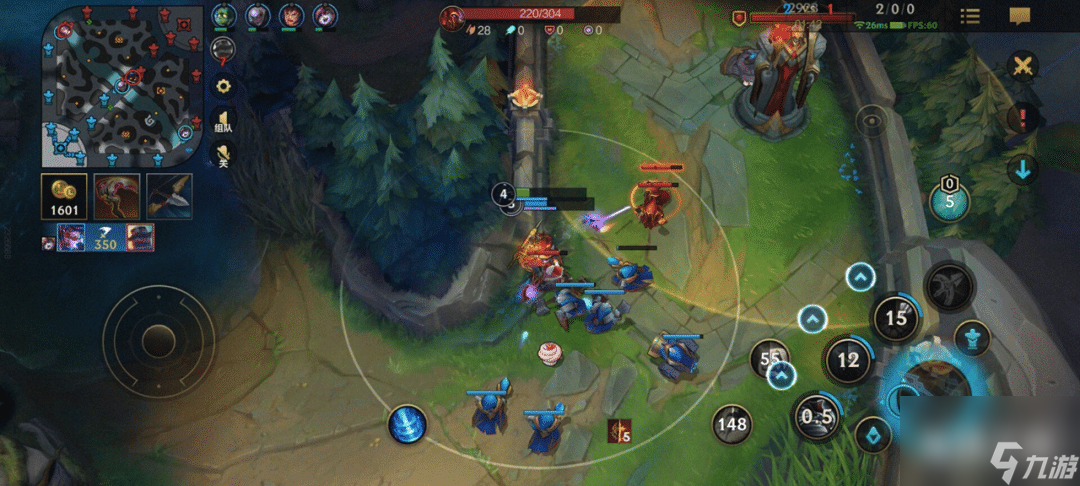Activate the ability on 15 second cooldown
Viewport: 1080px width, 486px height.
click(x=896, y=319)
